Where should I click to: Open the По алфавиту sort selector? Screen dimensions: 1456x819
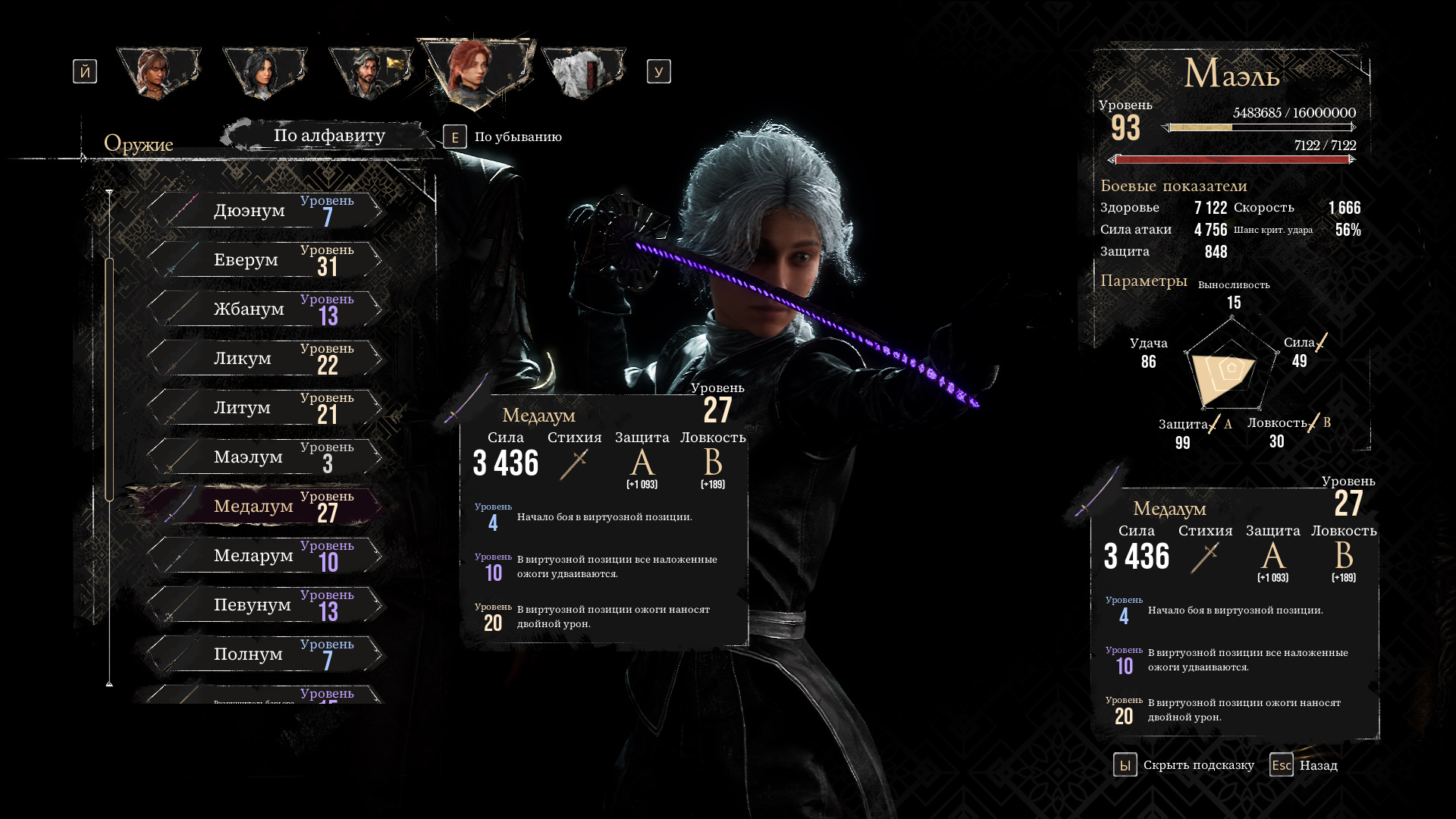click(x=329, y=136)
